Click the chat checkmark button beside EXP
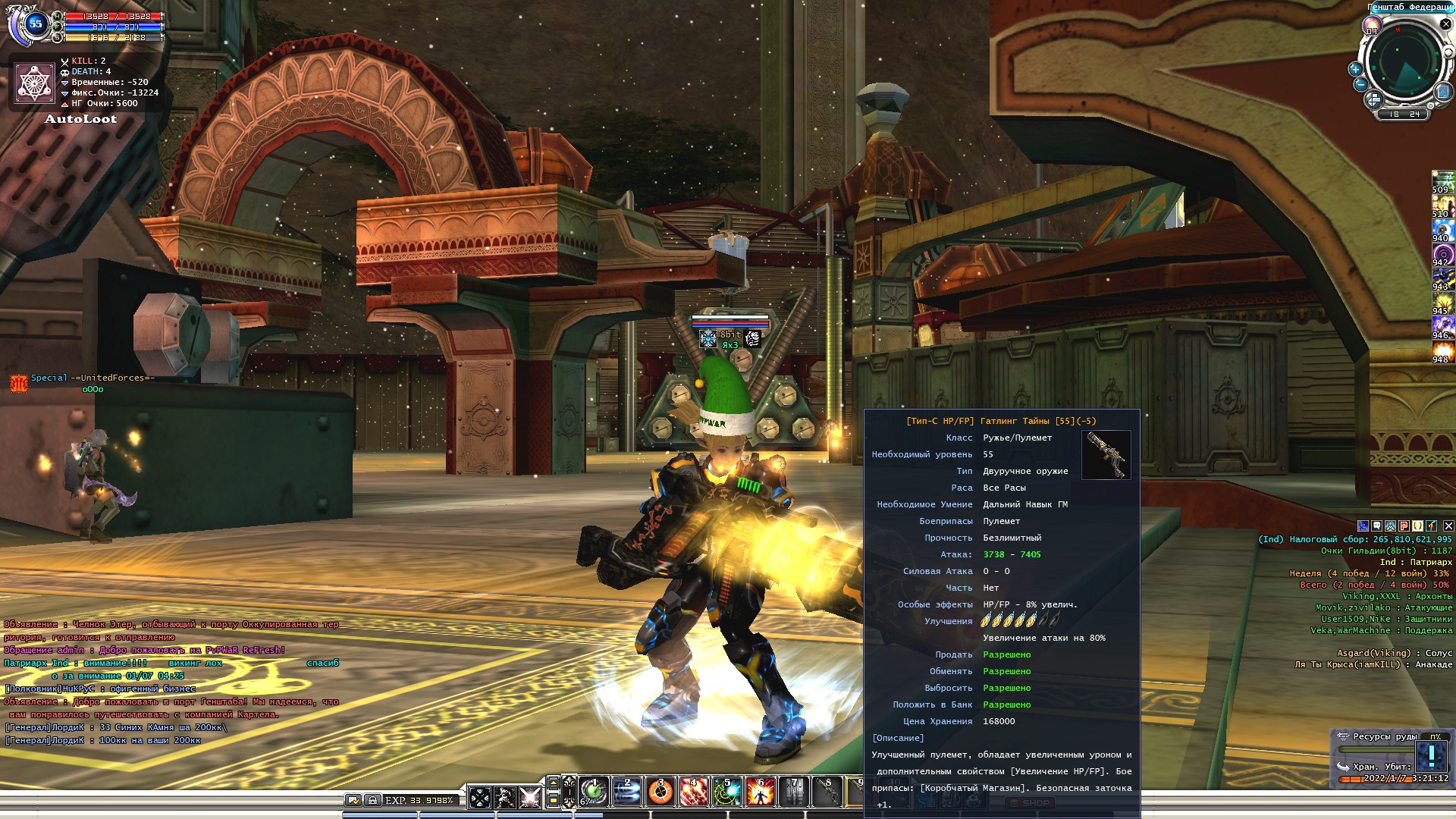 pyautogui.click(x=353, y=800)
